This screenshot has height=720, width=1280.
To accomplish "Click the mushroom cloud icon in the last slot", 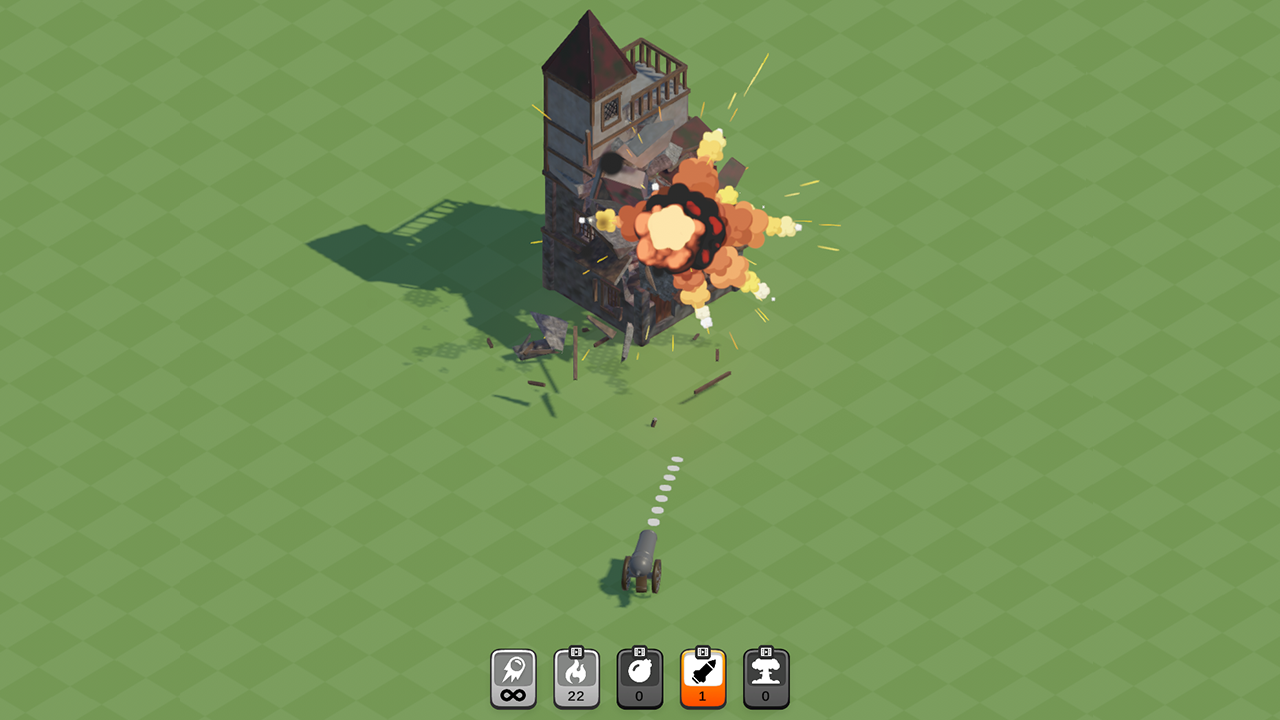I will point(766,672).
